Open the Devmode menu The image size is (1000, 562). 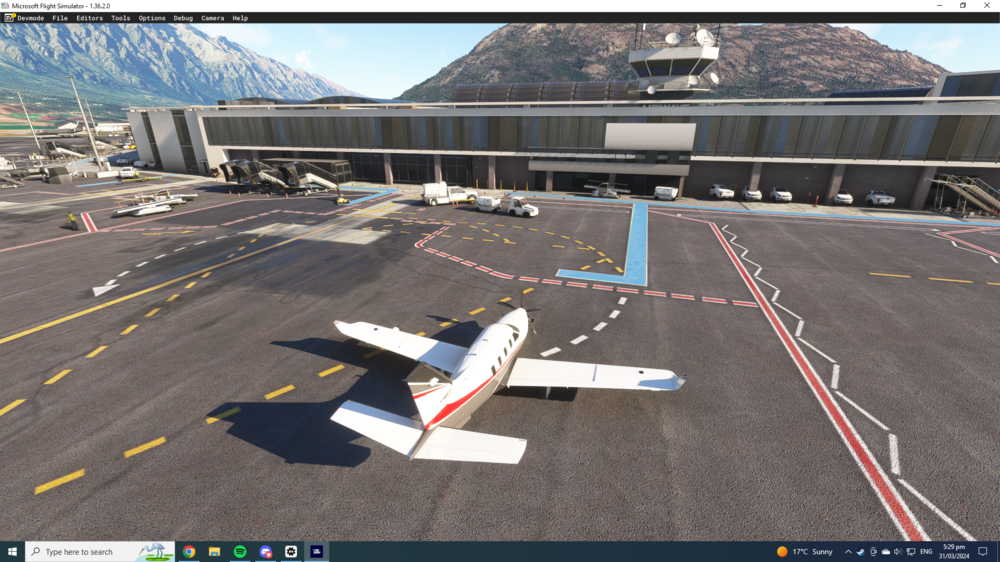click(x=30, y=18)
